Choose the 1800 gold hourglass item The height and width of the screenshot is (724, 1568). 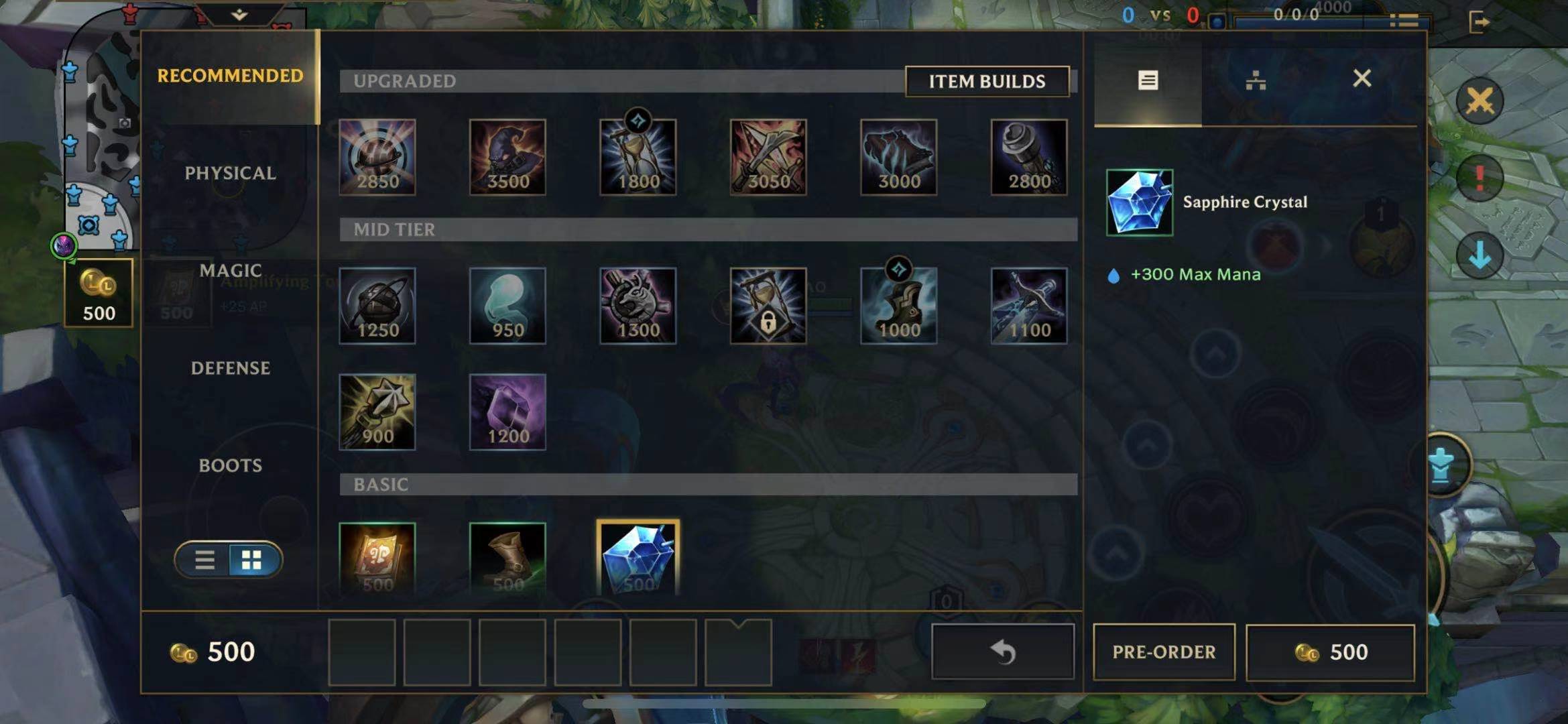point(638,158)
